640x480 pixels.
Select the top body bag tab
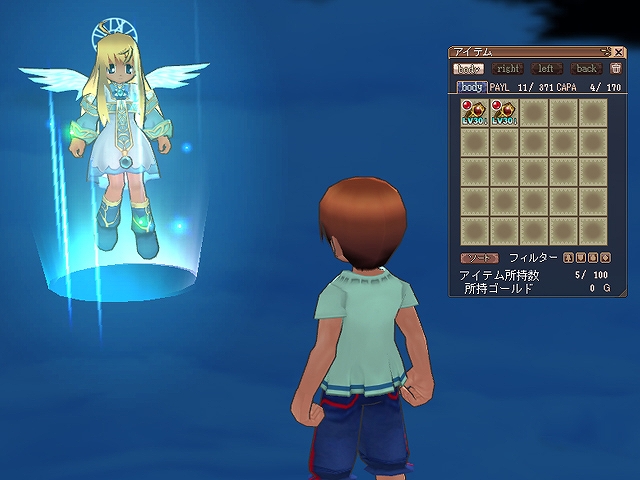pos(468,69)
